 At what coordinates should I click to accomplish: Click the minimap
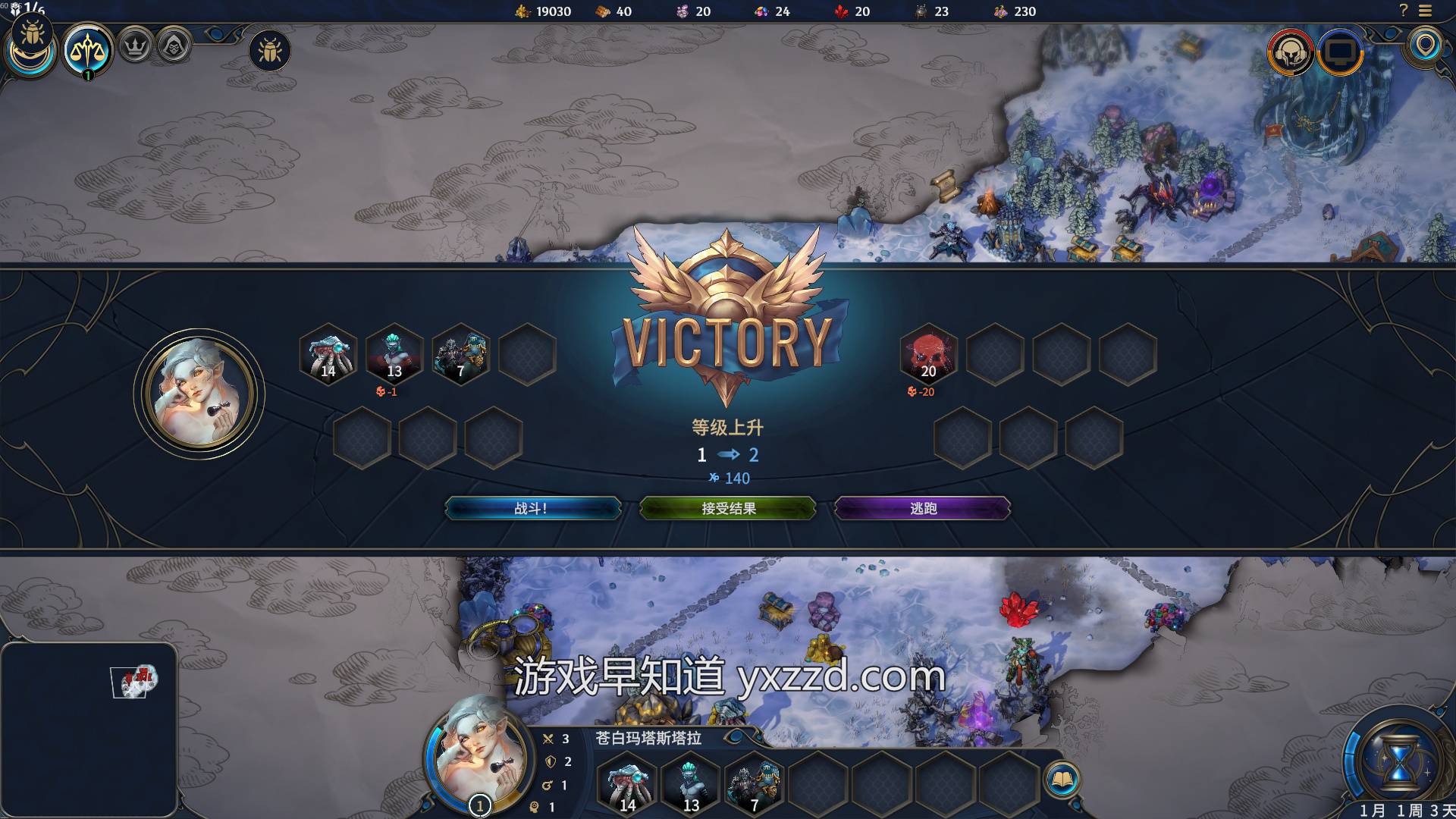[x=89, y=726]
